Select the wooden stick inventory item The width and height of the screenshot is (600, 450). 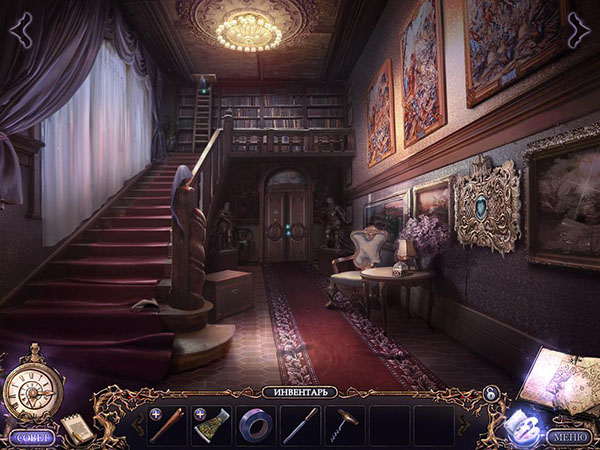coord(167,425)
